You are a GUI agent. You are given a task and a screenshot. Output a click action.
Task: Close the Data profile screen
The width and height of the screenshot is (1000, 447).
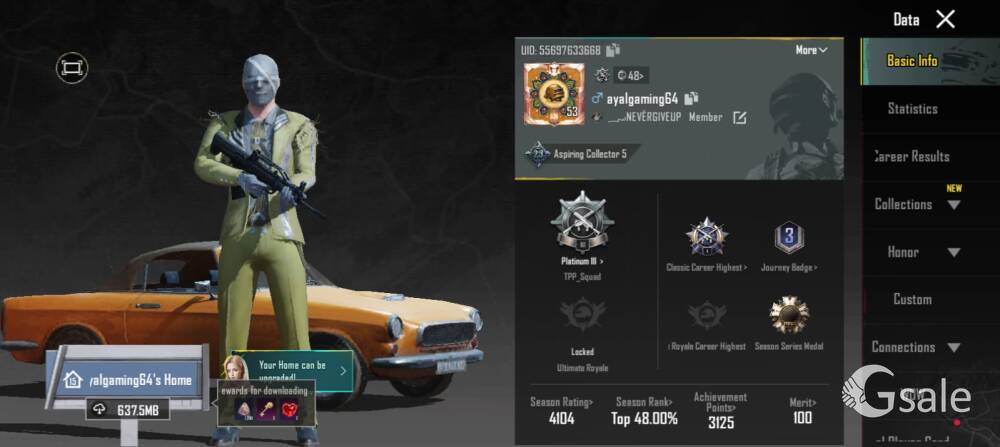point(945,19)
